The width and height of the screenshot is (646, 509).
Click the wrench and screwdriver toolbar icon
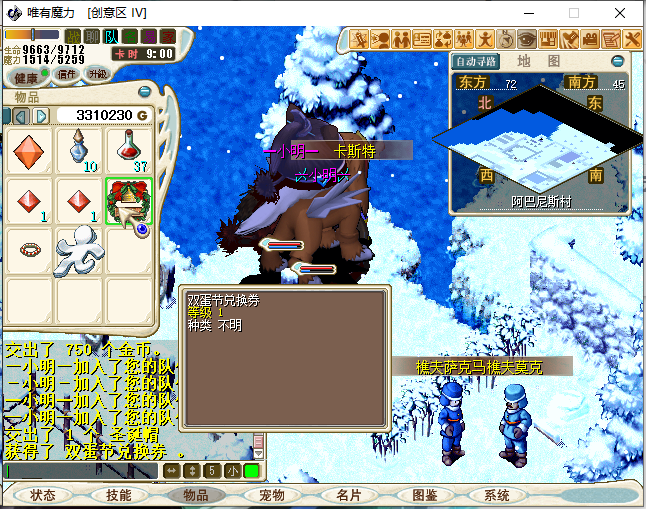pyautogui.click(x=632, y=39)
